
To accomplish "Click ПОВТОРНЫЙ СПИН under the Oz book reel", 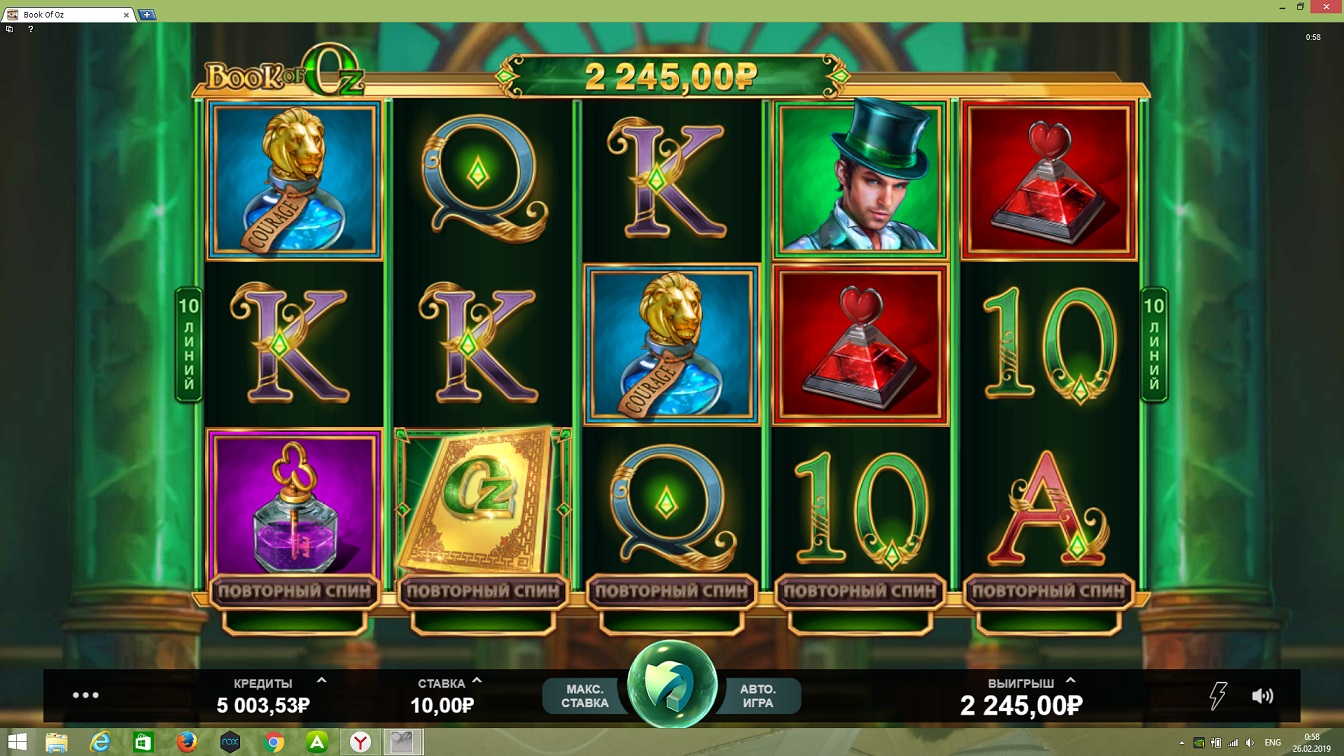I will coord(483,591).
